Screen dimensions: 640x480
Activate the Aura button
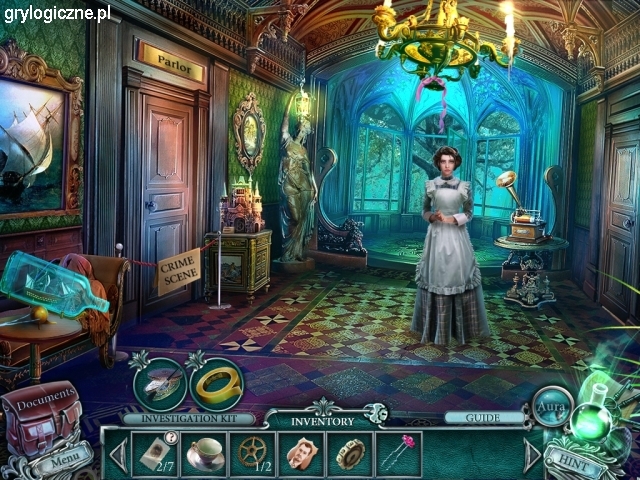pyautogui.click(x=552, y=407)
